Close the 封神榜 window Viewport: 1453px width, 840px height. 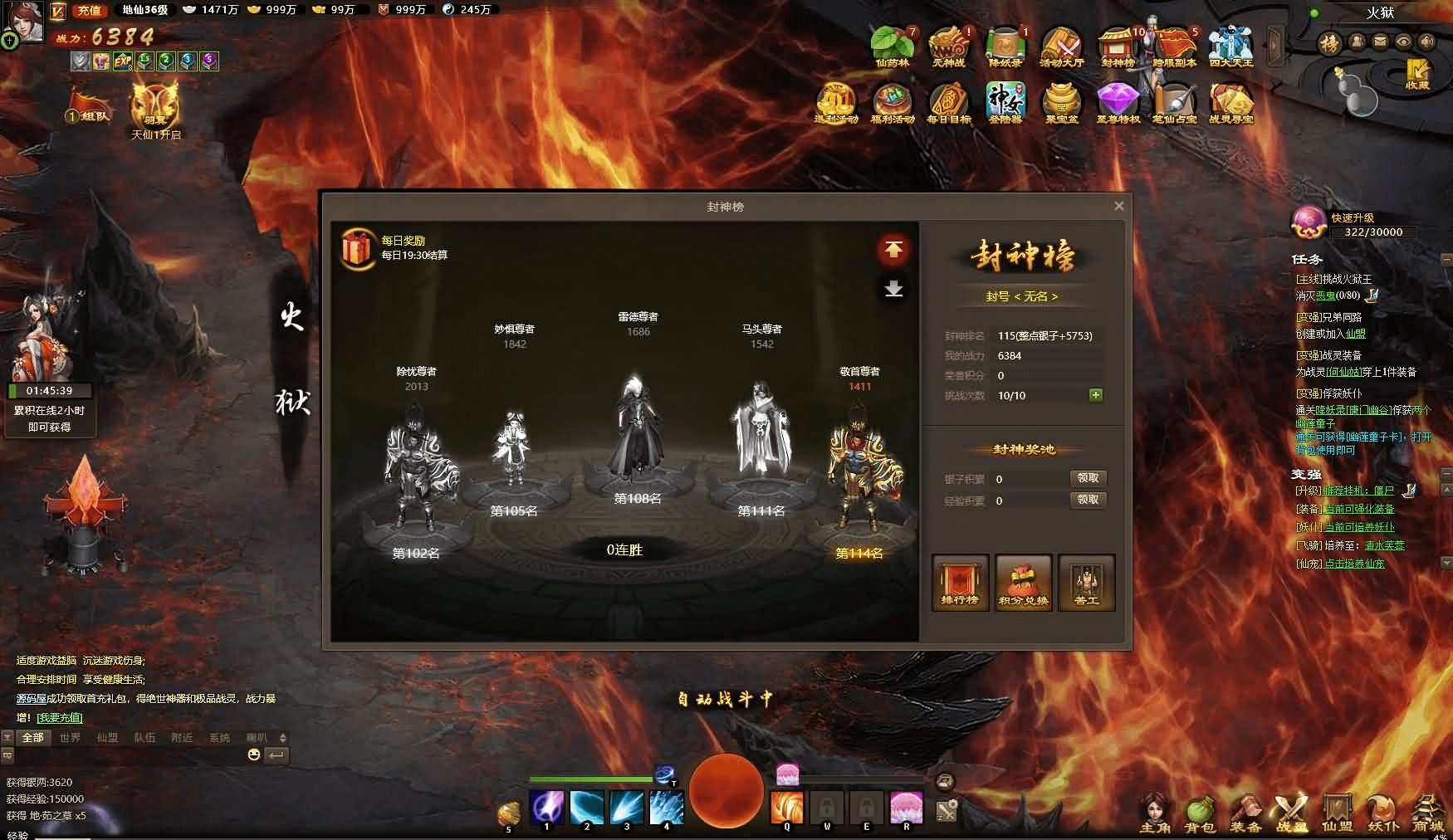tap(1118, 206)
